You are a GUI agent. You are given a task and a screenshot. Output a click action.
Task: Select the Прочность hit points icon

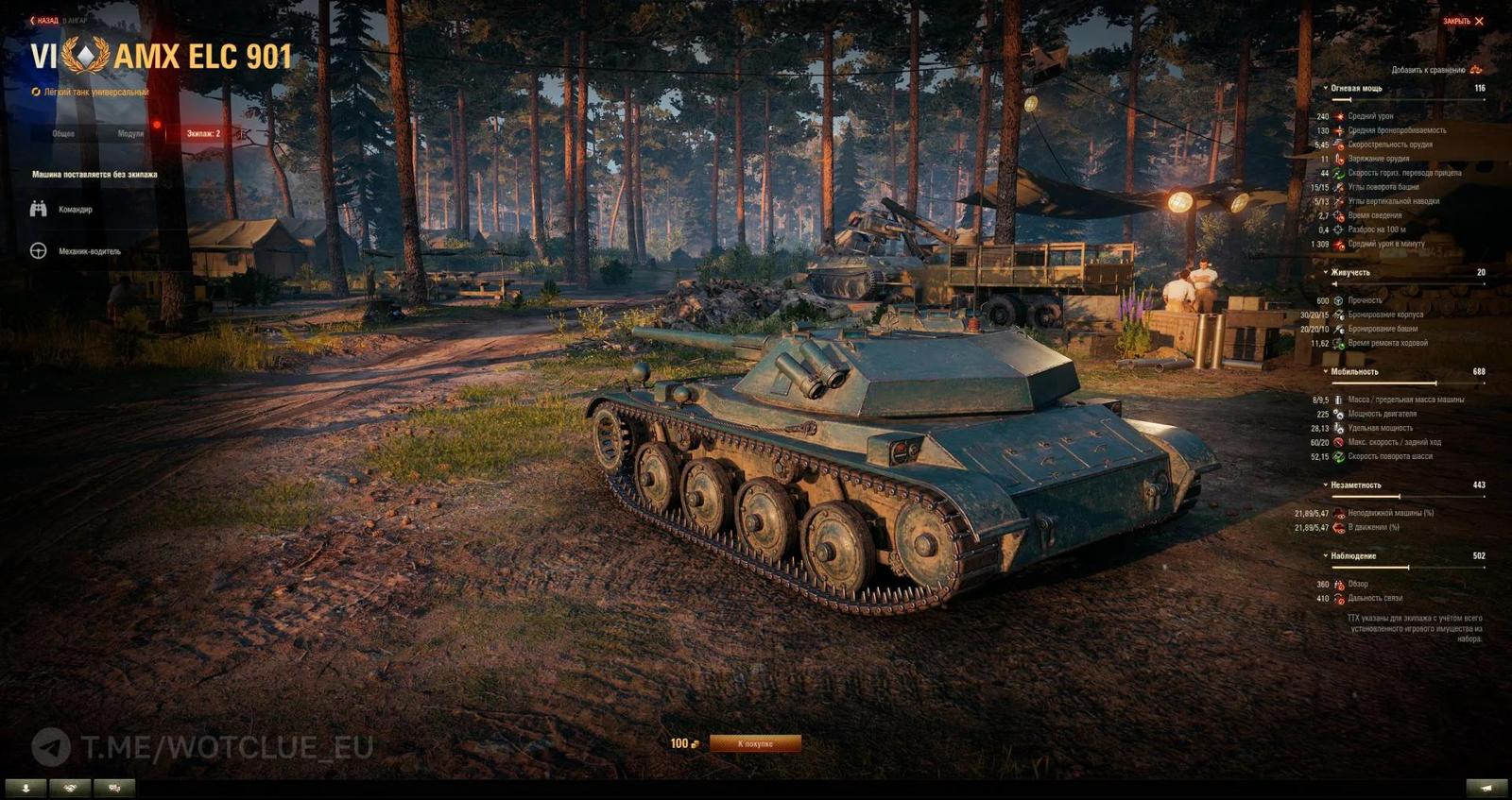click(1338, 299)
